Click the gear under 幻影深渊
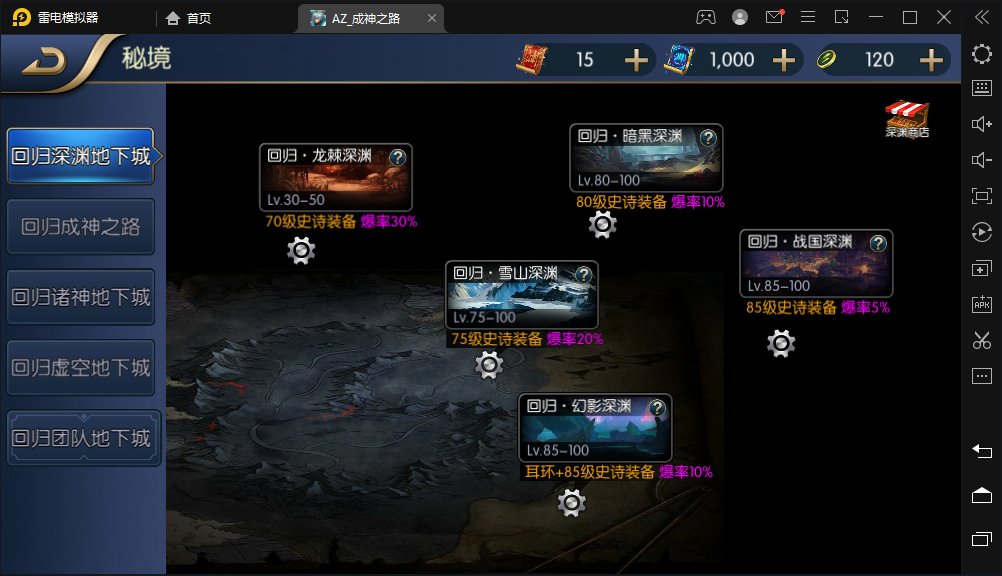 pos(571,502)
